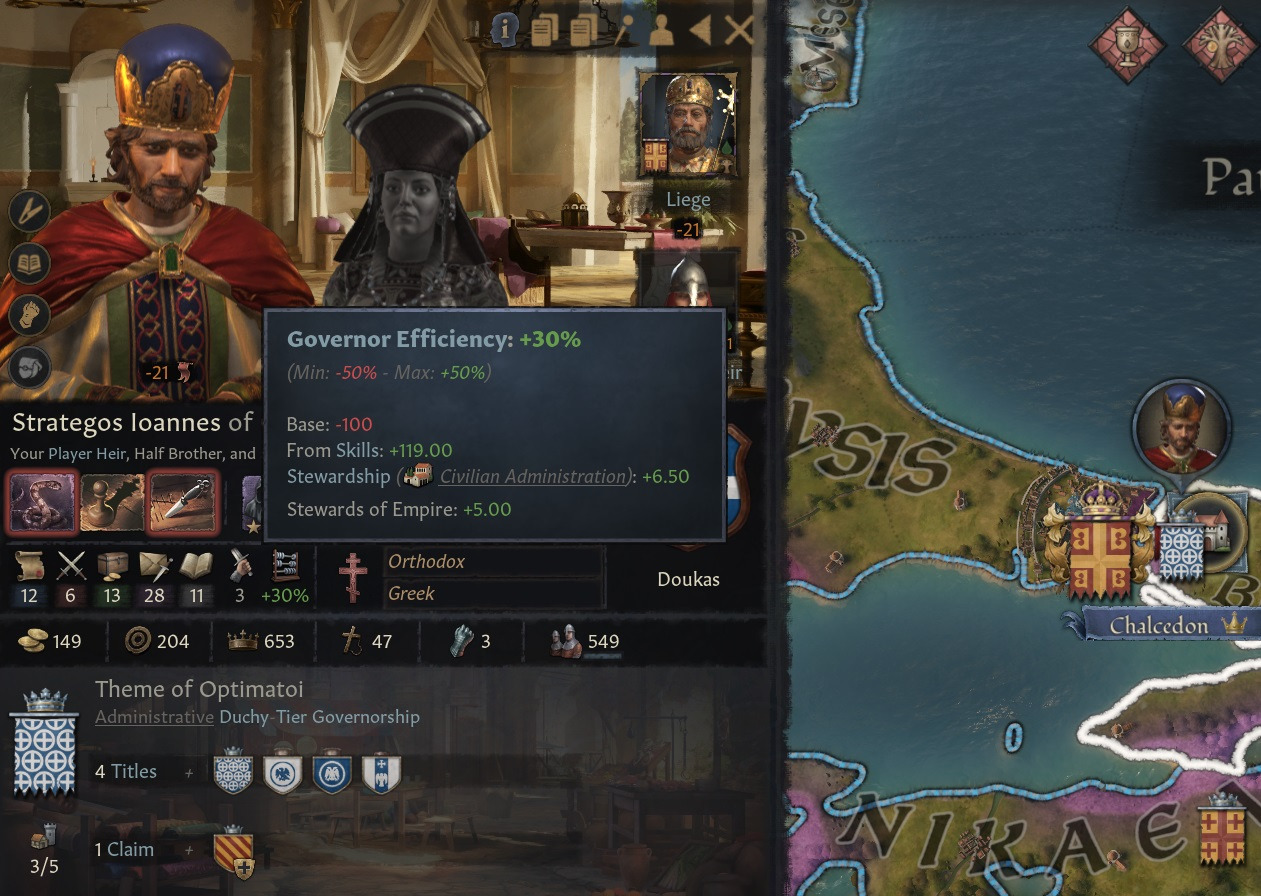
Task: Inspect the snake trait icon
Action: [42, 503]
